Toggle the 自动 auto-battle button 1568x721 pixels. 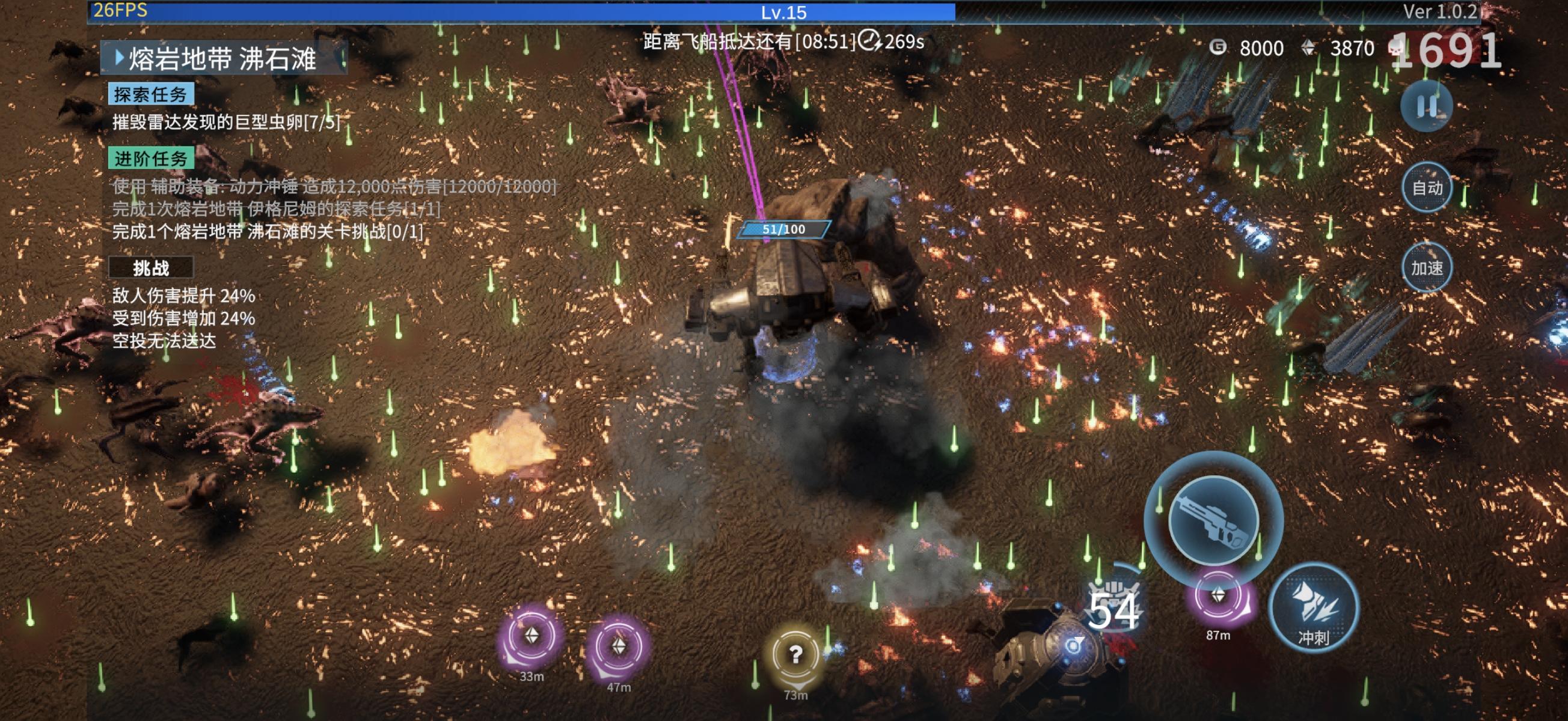(1426, 187)
